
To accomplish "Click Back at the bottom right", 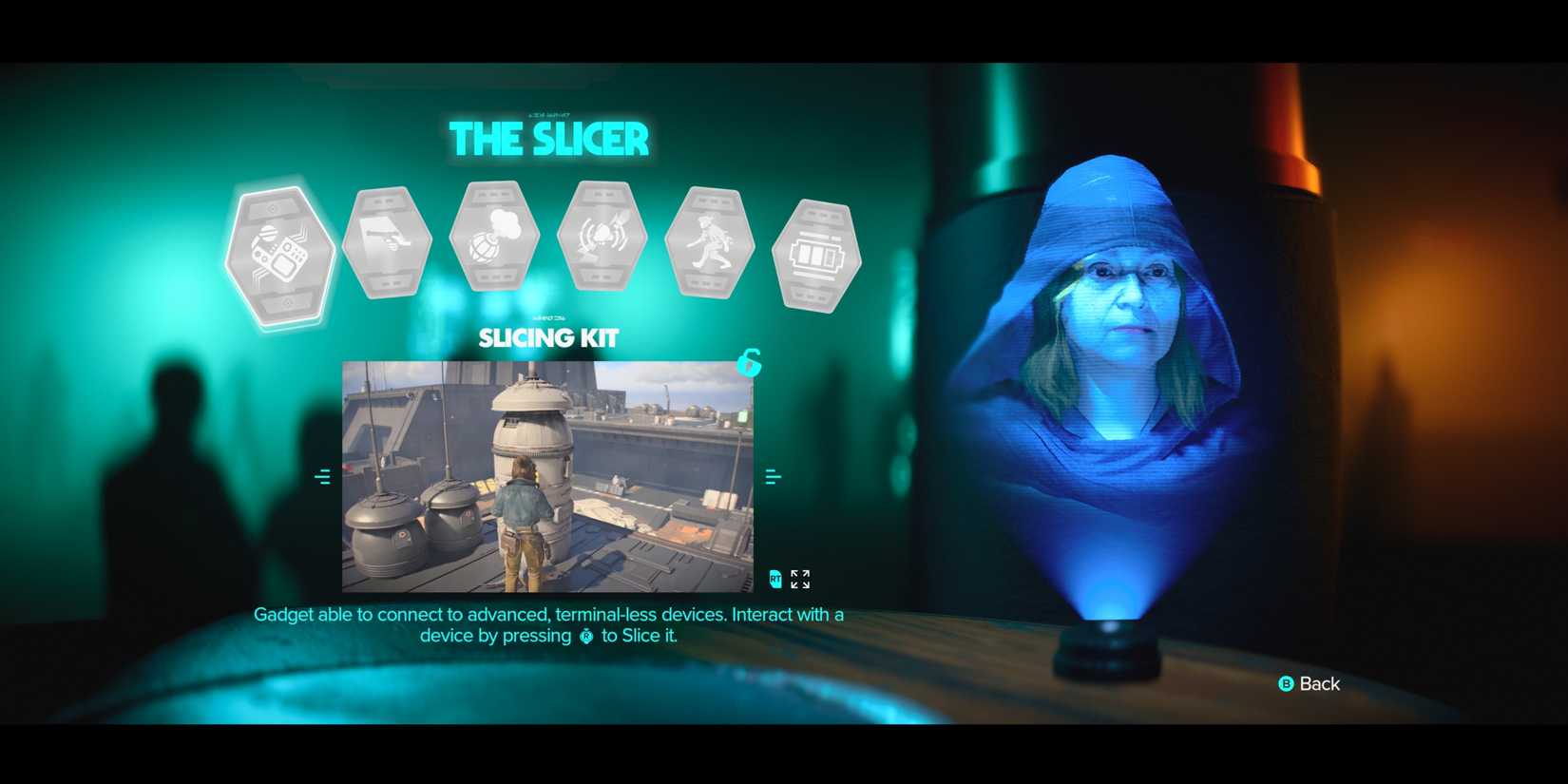I will (x=1310, y=683).
